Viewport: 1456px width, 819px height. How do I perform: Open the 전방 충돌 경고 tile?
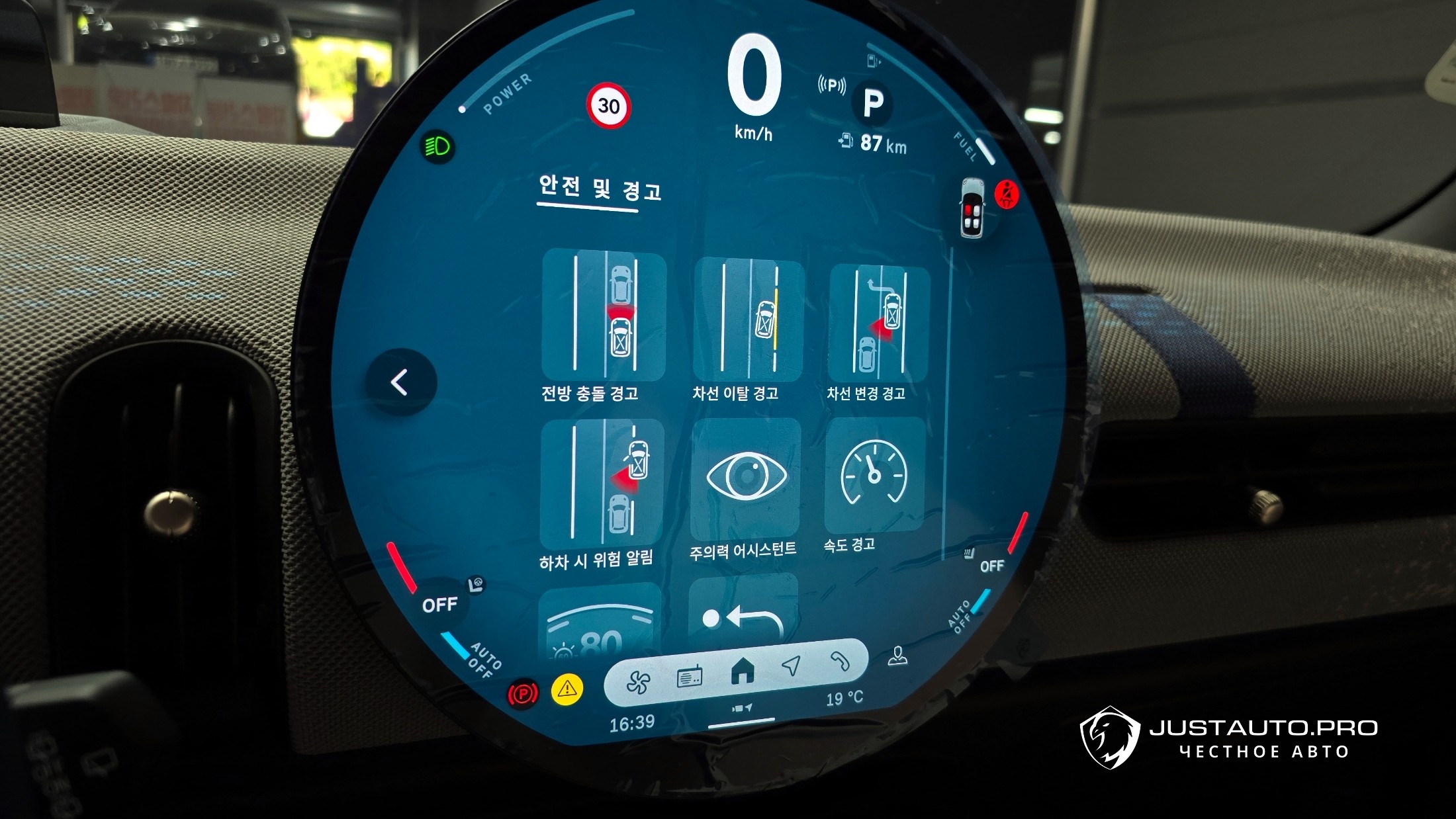coord(603,316)
